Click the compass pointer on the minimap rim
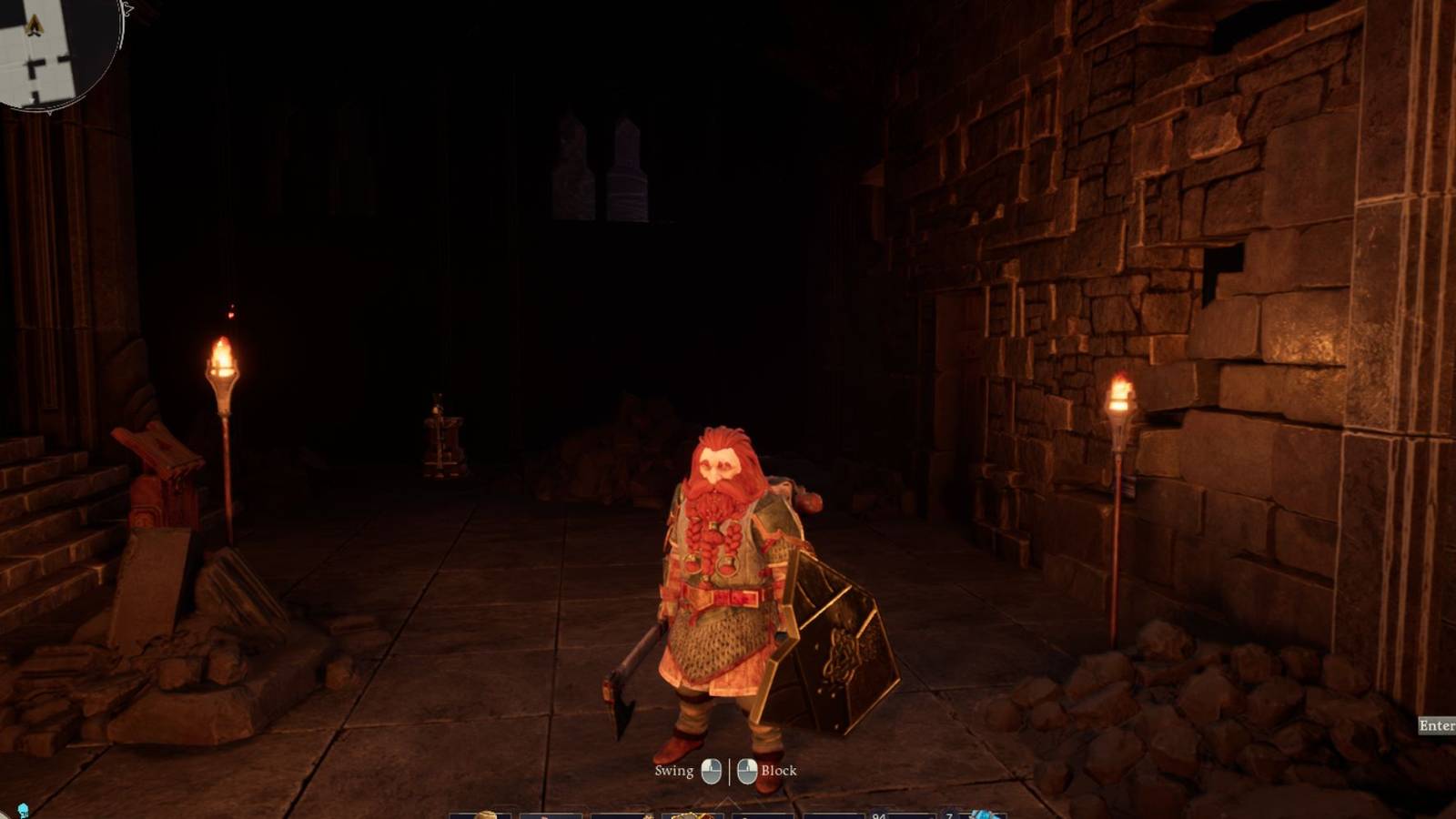Image resolution: width=1456 pixels, height=819 pixels. (x=128, y=8)
